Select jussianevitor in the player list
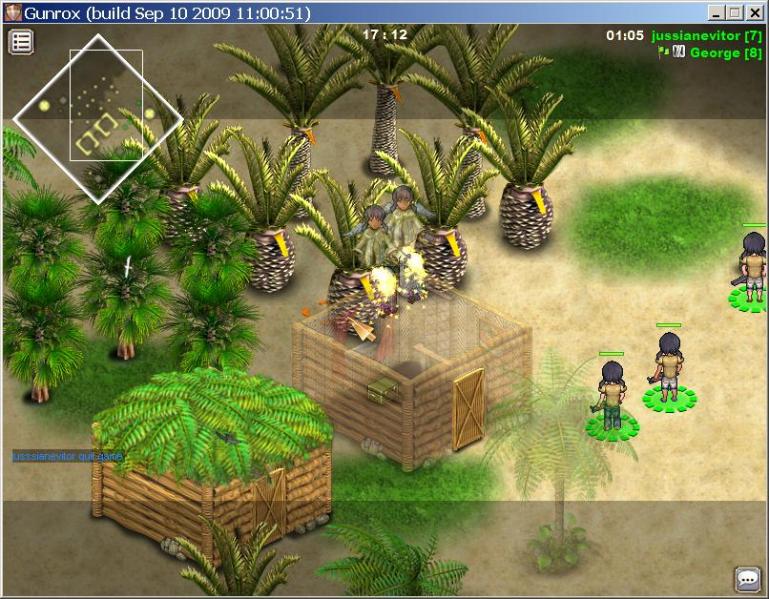Viewport: 769px width, 599px height. 707,36
